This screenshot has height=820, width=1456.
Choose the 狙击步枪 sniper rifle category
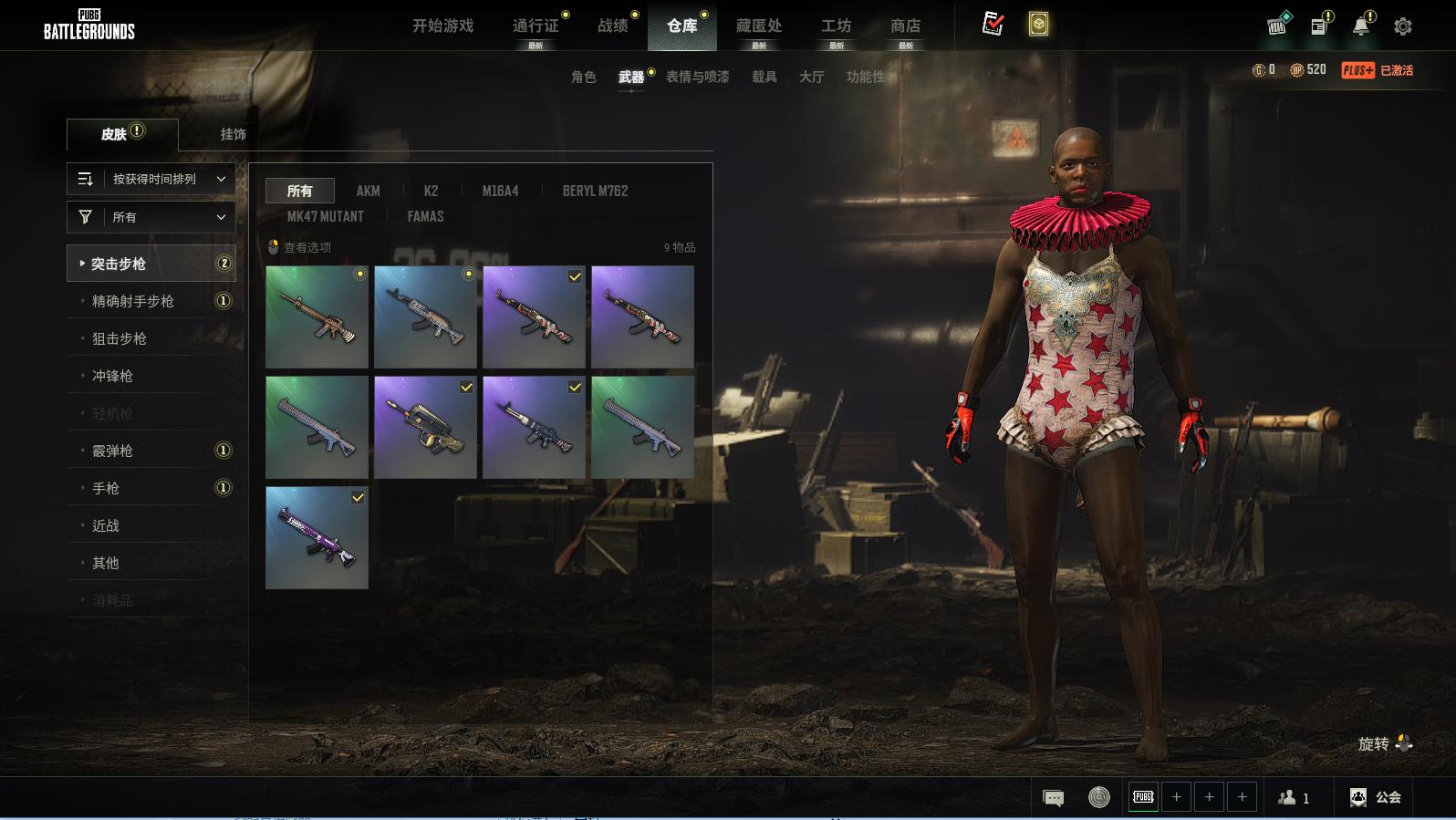click(120, 338)
